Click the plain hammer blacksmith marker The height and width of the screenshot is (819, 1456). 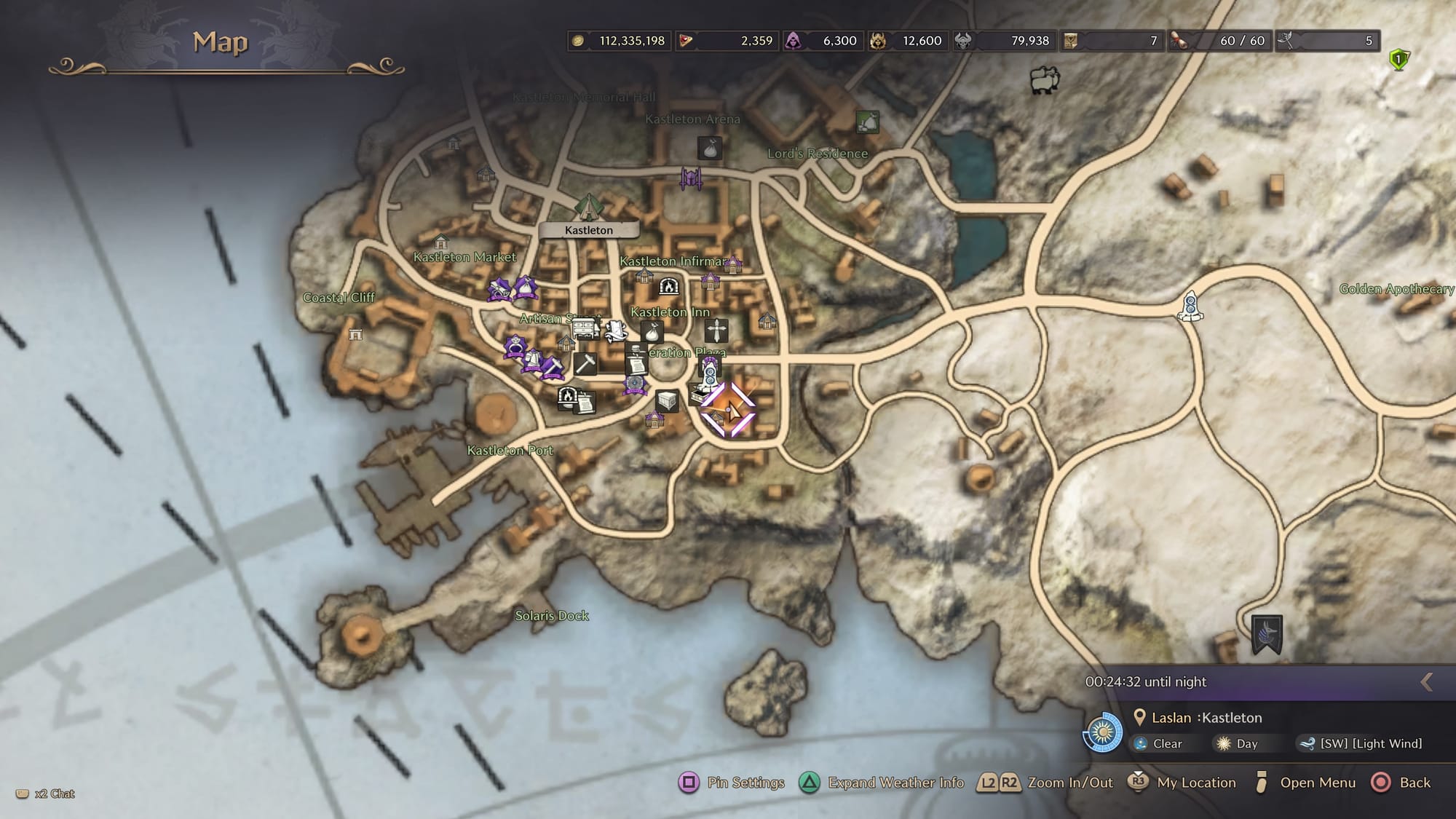pyautogui.click(x=585, y=363)
